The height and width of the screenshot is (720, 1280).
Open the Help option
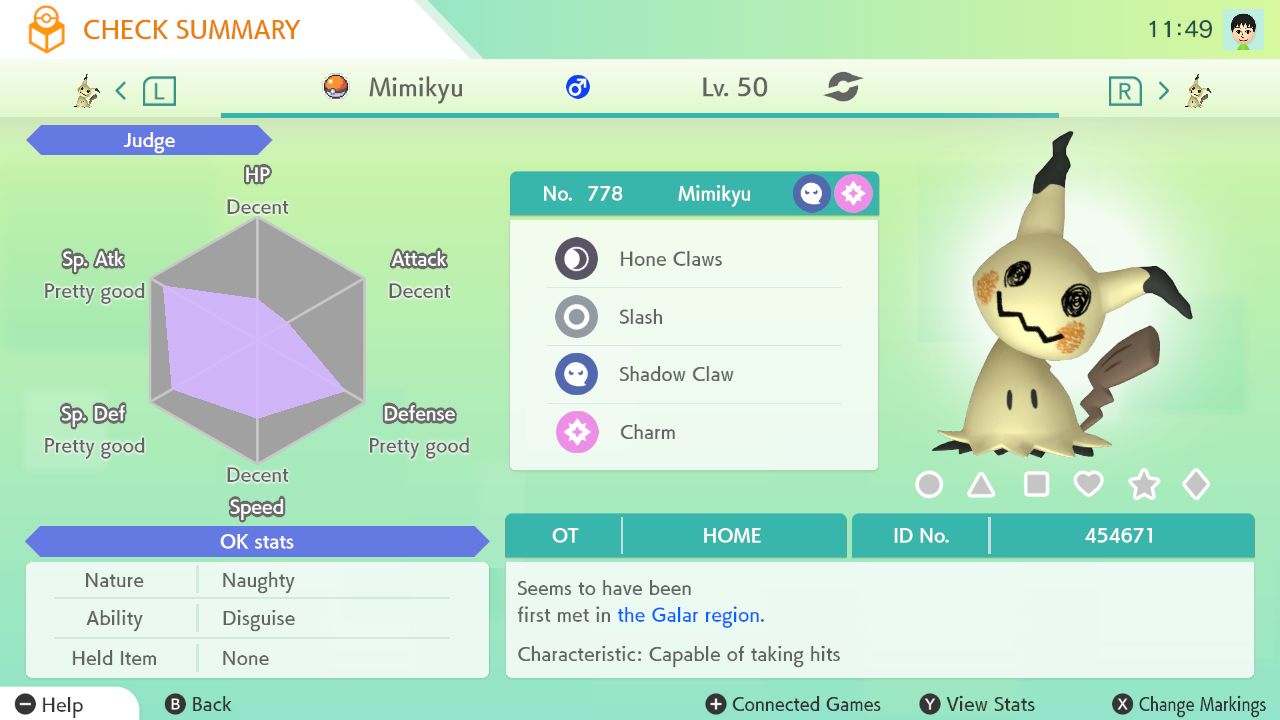coord(50,704)
